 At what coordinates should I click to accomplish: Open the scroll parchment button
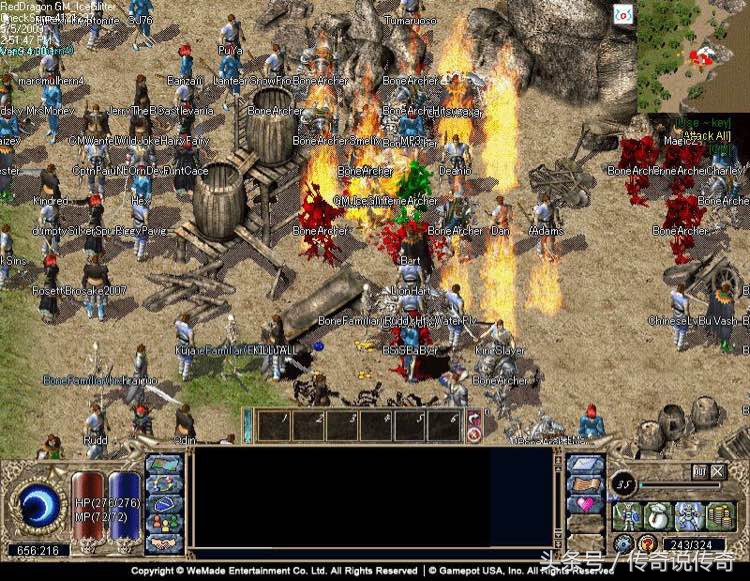point(584,485)
